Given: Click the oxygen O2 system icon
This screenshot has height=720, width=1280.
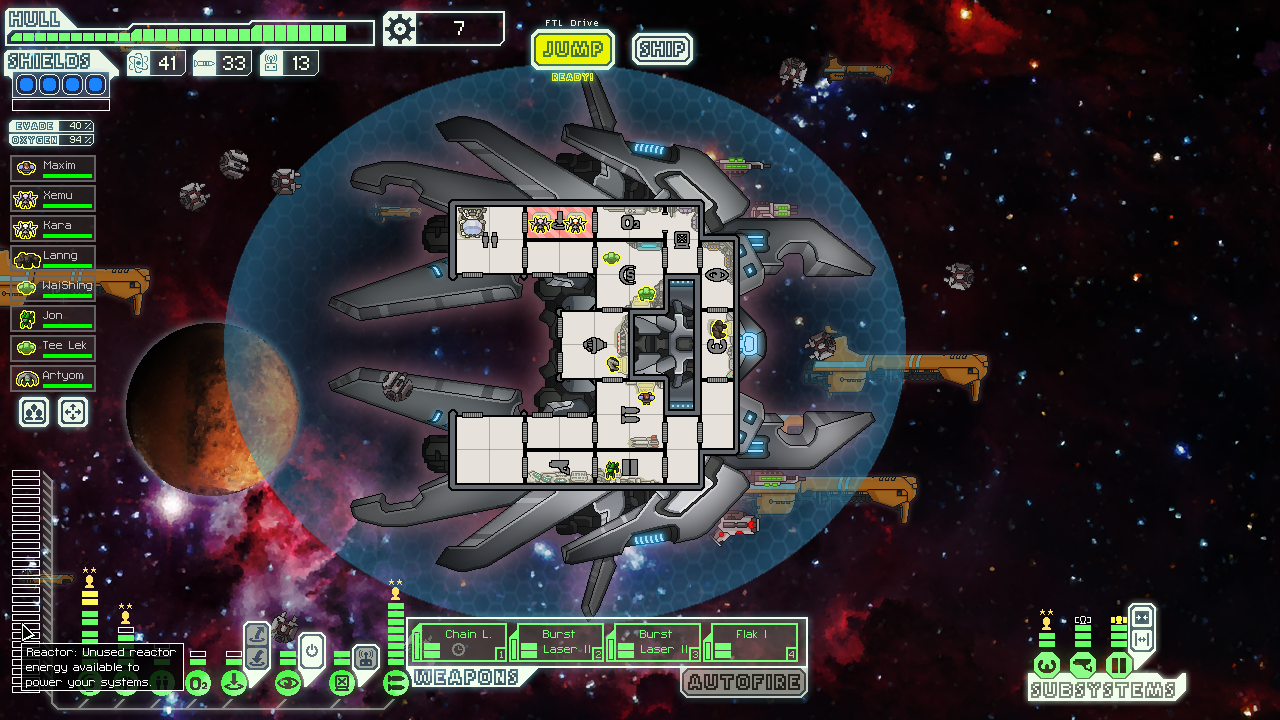Looking at the screenshot, I should (x=198, y=684).
